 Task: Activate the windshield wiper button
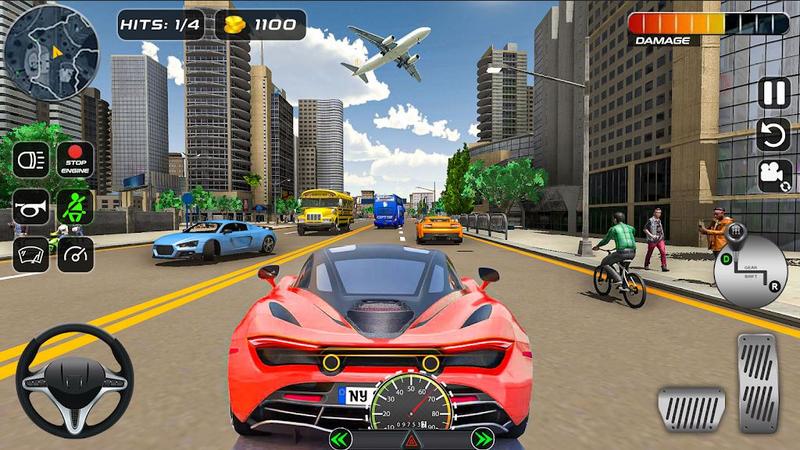point(30,253)
